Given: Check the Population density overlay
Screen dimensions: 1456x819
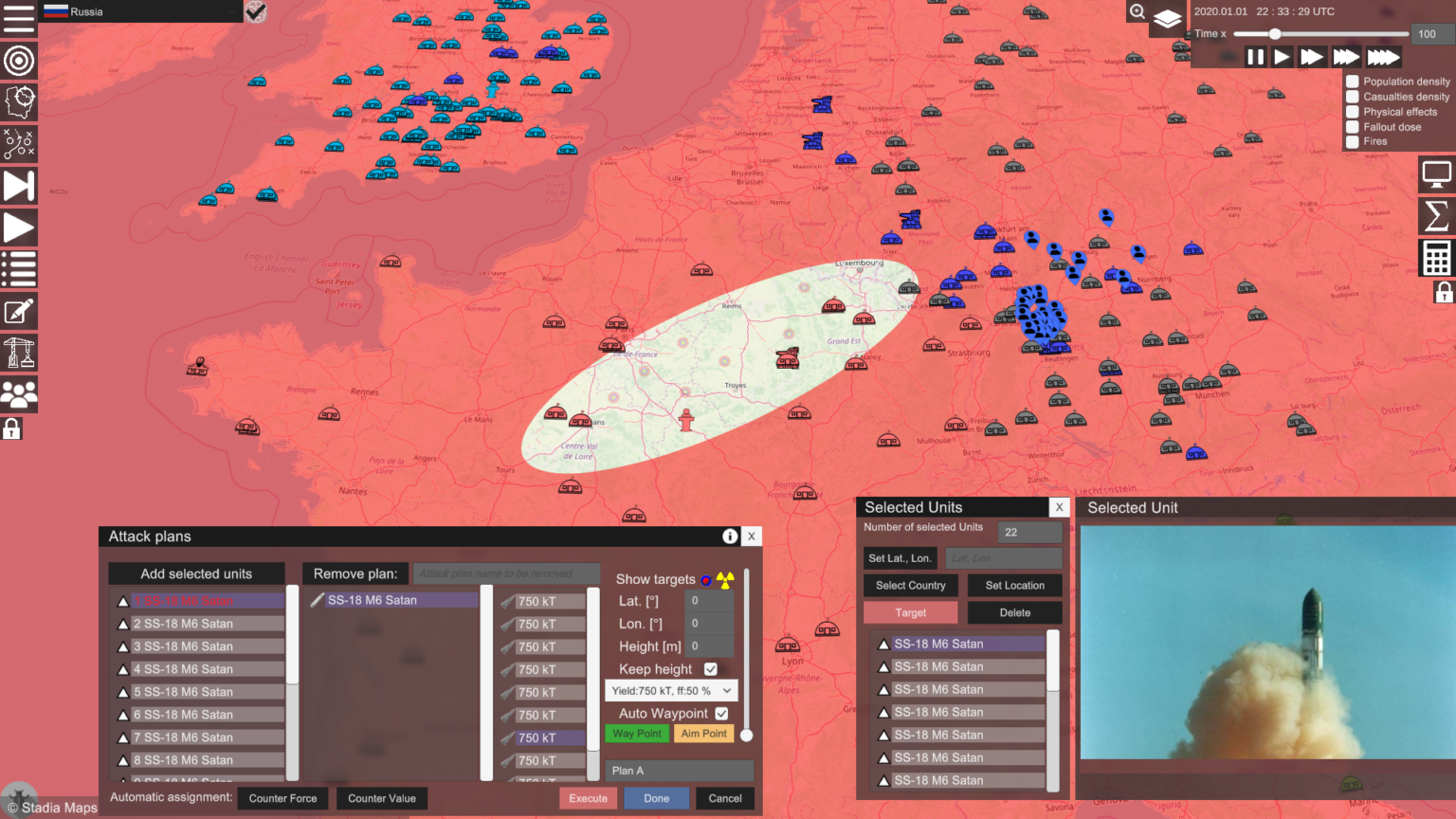Looking at the screenshot, I should point(1353,81).
